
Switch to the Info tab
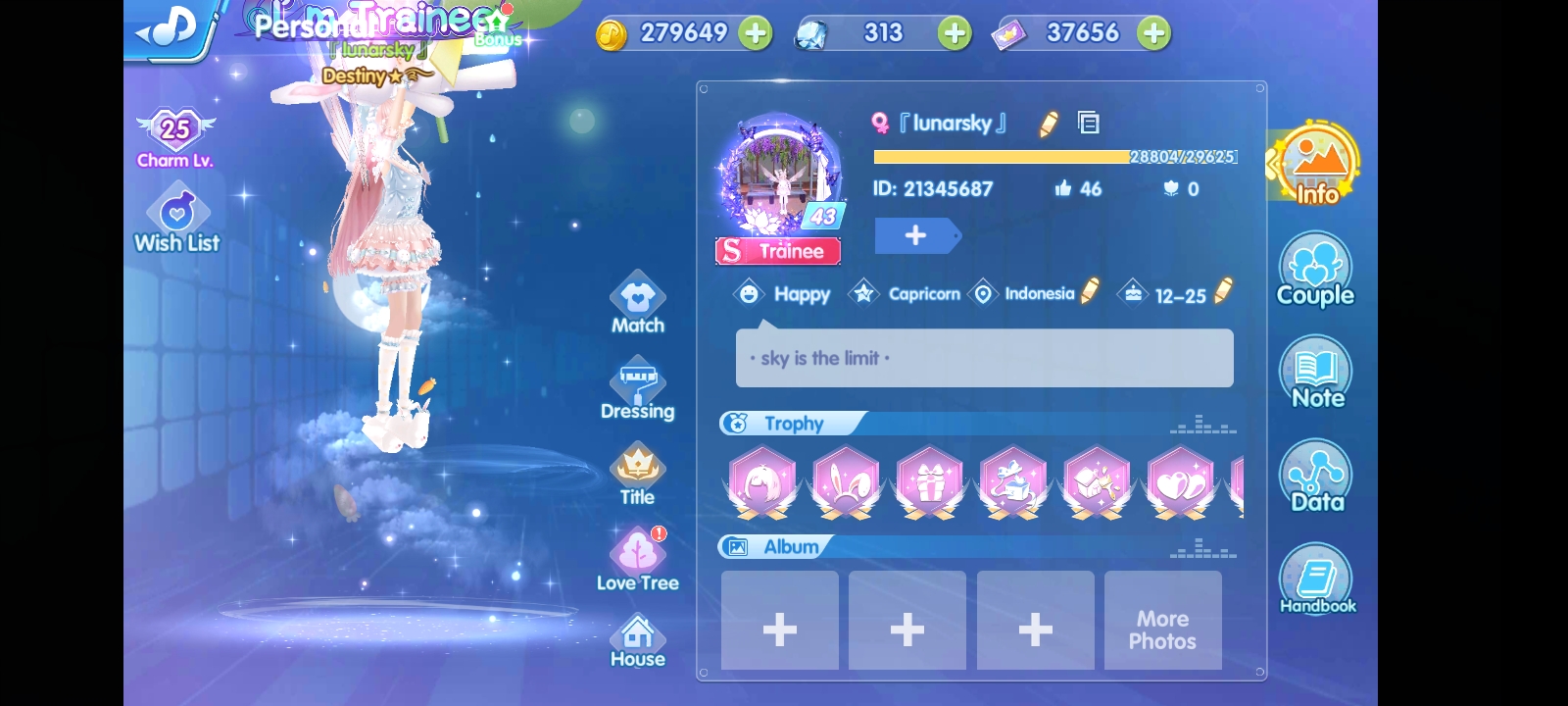coord(1315,166)
